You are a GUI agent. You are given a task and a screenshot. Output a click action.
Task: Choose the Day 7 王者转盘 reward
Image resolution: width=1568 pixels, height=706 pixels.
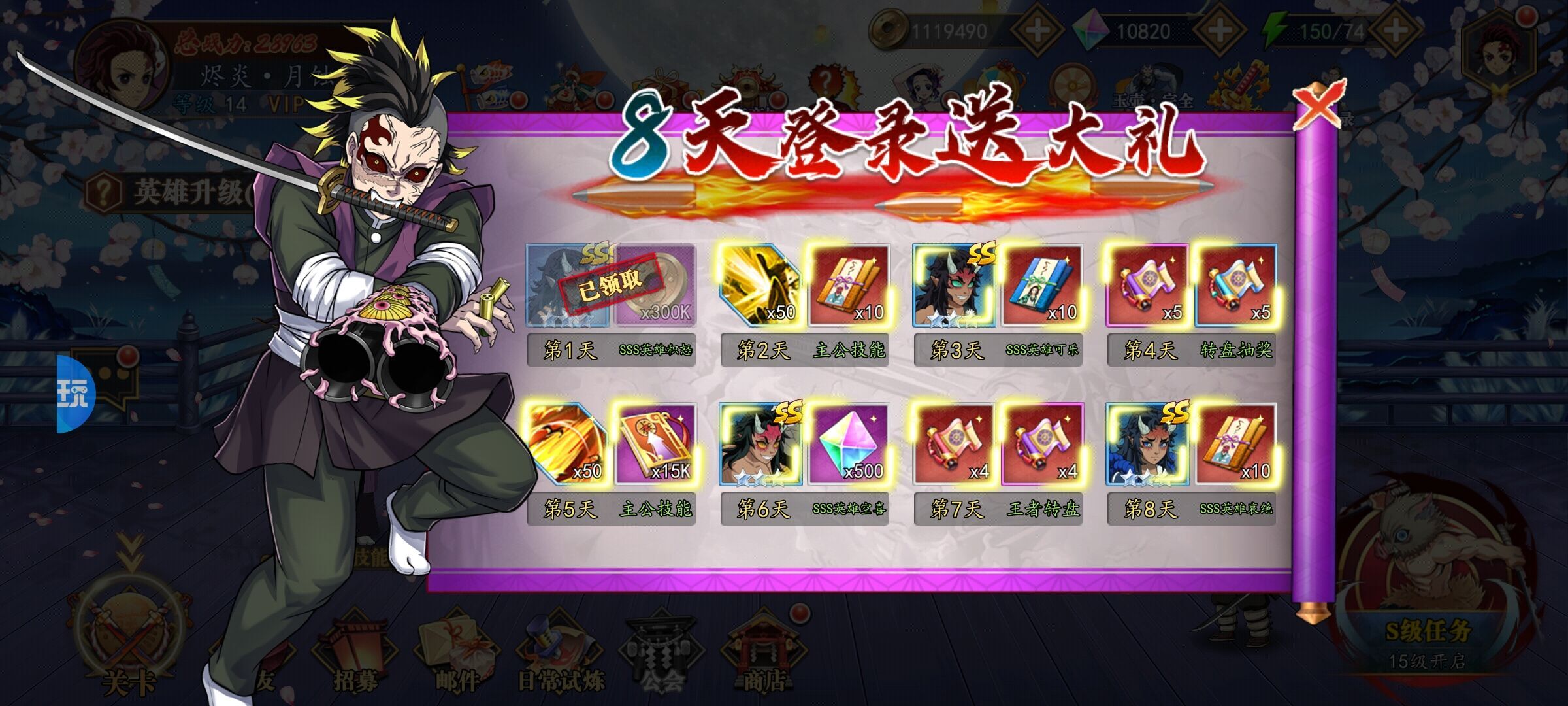tap(998, 462)
